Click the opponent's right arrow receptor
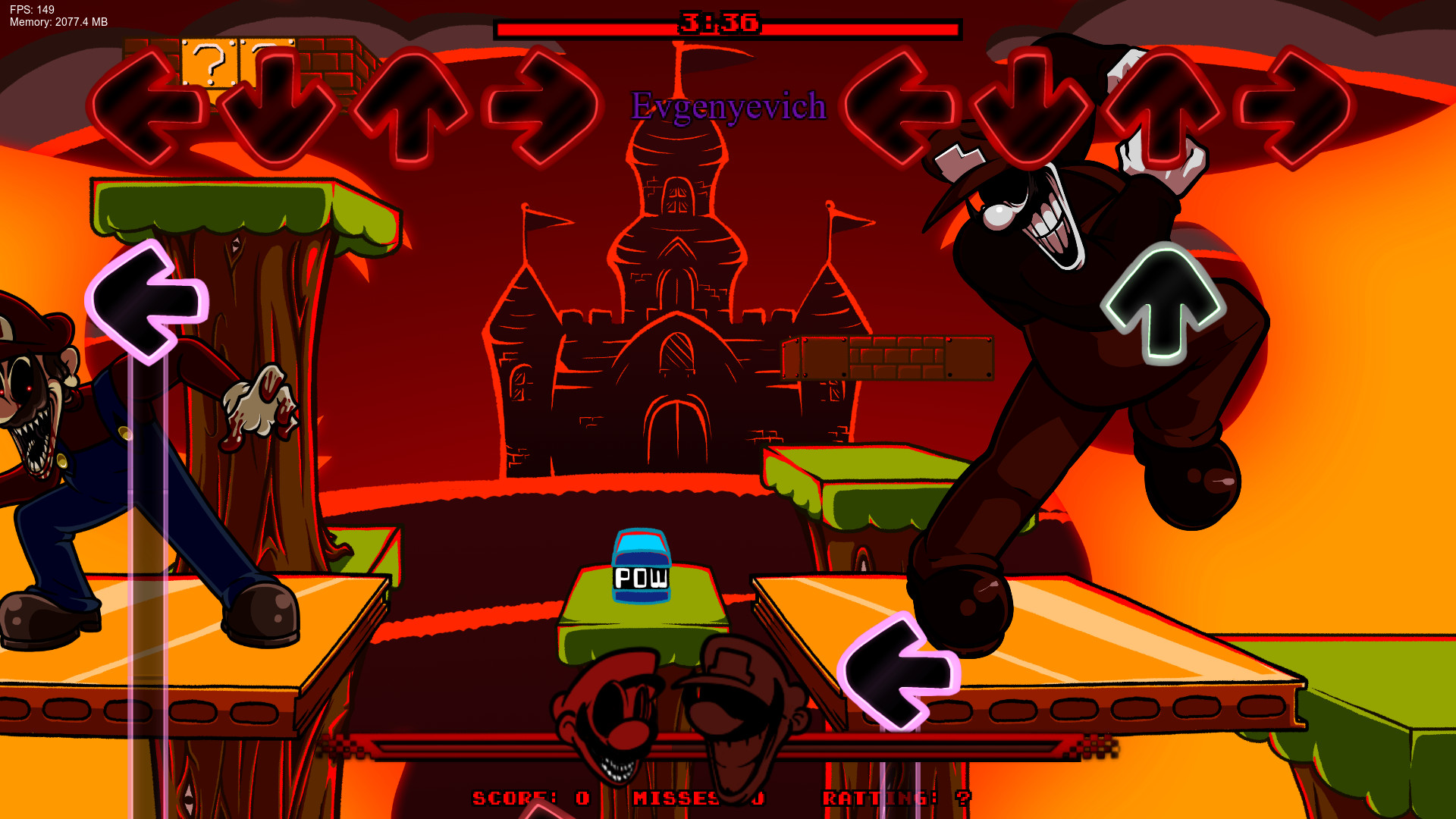This screenshot has width=1456, height=819. (x=542, y=106)
